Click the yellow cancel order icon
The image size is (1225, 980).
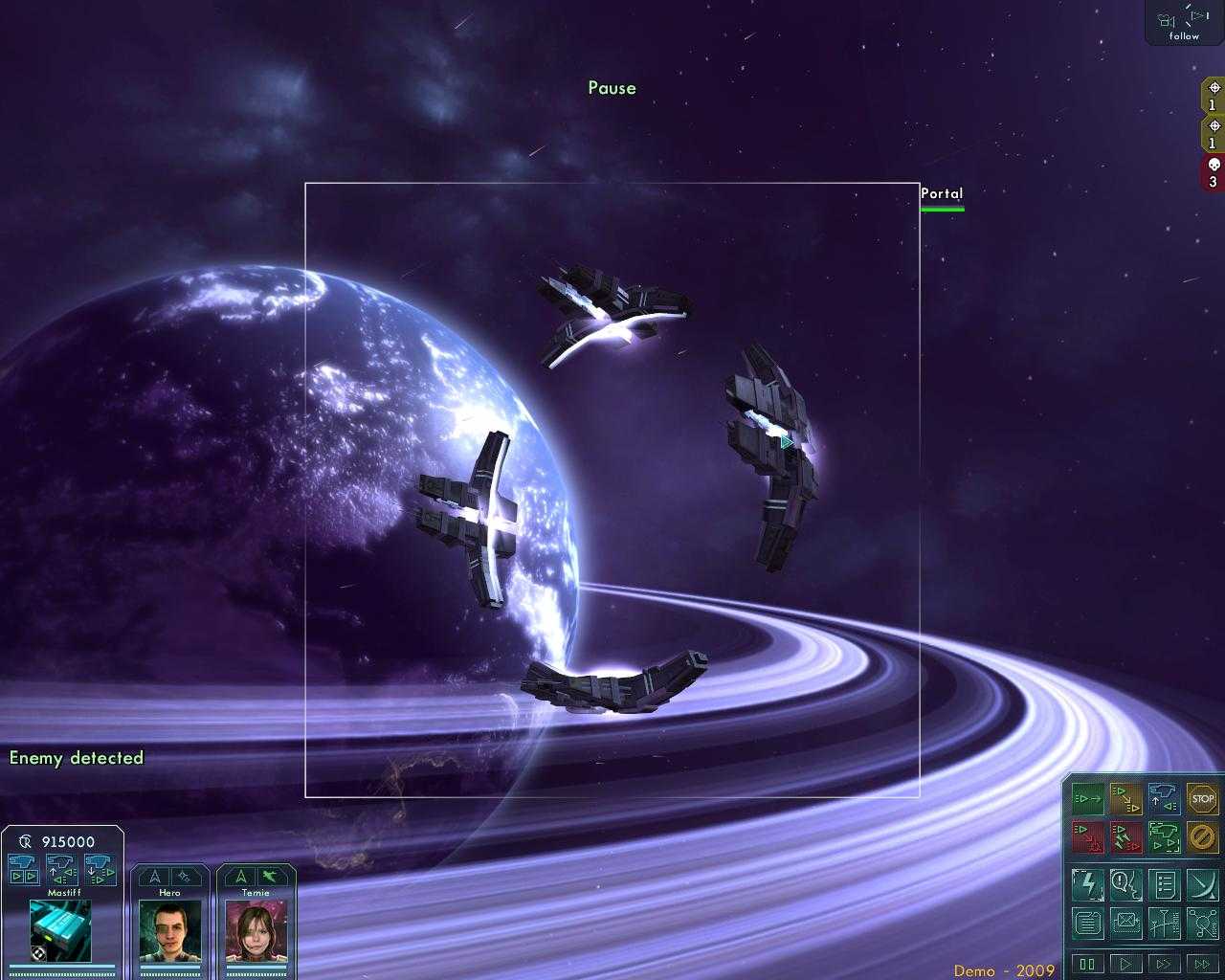[x=1204, y=838]
